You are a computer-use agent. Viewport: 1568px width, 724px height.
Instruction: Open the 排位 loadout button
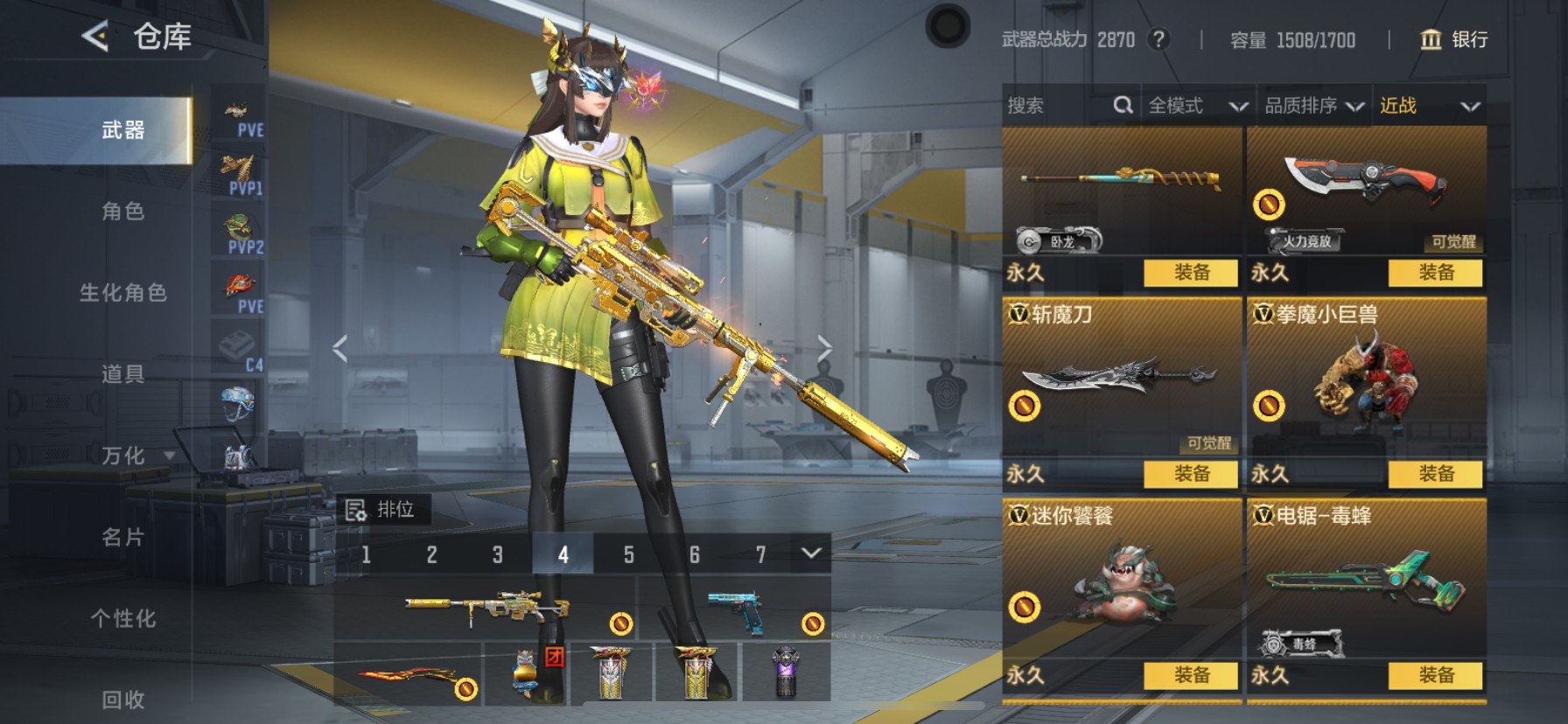(381, 509)
